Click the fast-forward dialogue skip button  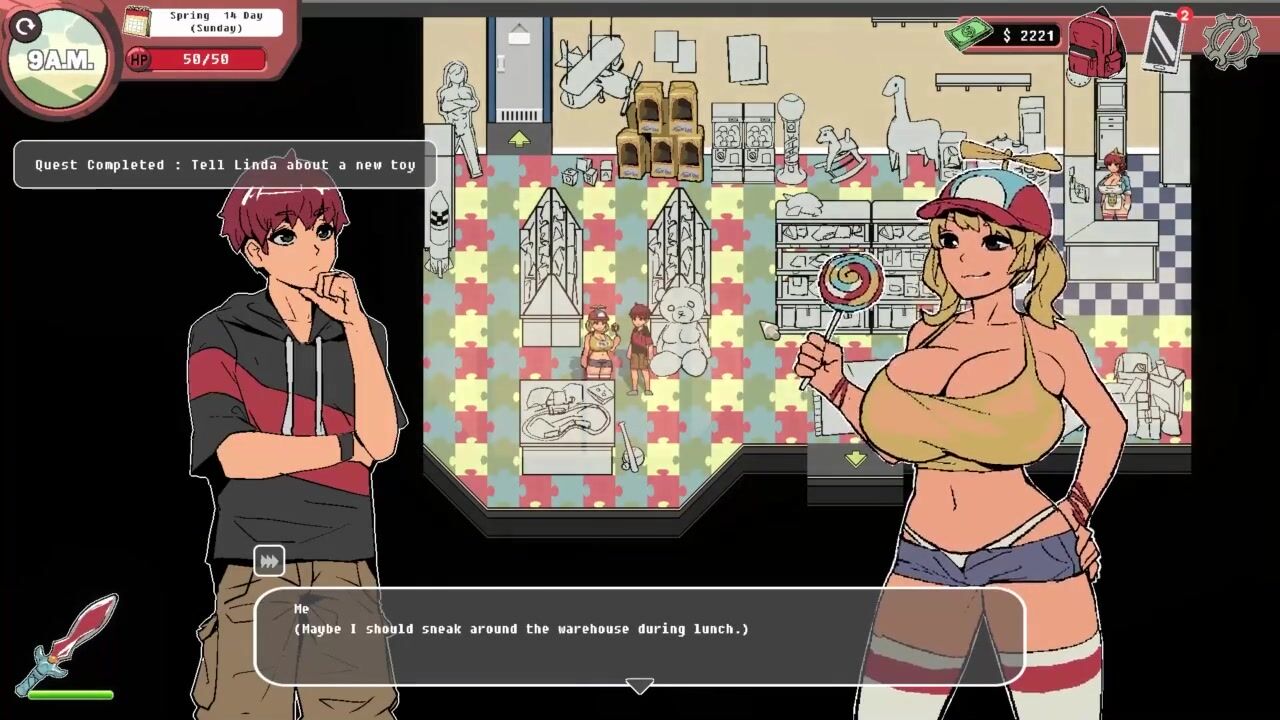269,561
